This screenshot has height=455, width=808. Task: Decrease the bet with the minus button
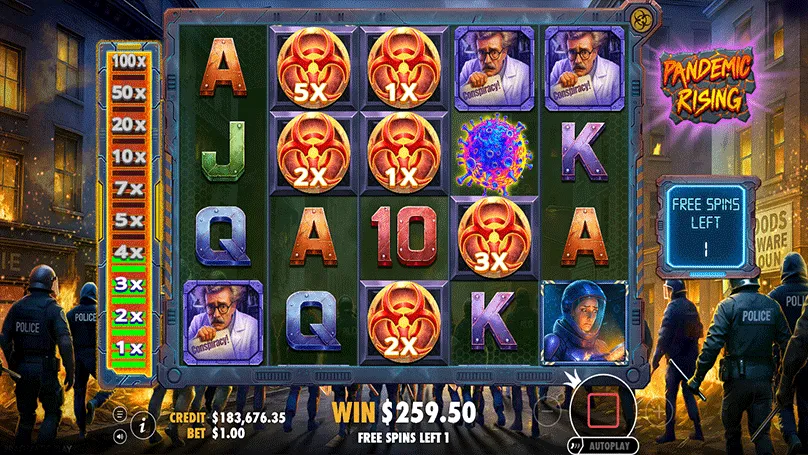546,408
